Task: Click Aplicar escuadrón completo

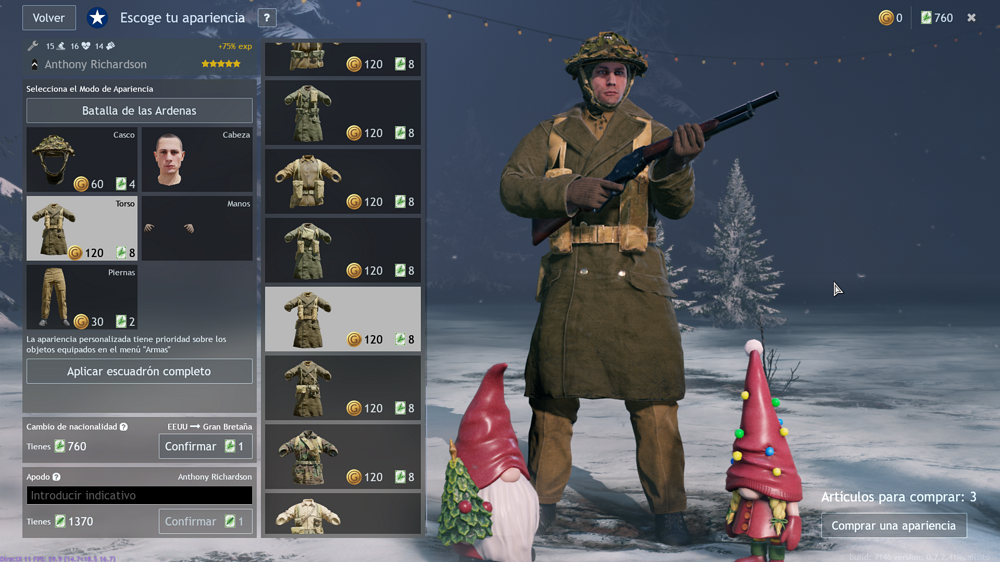Action: coord(139,372)
